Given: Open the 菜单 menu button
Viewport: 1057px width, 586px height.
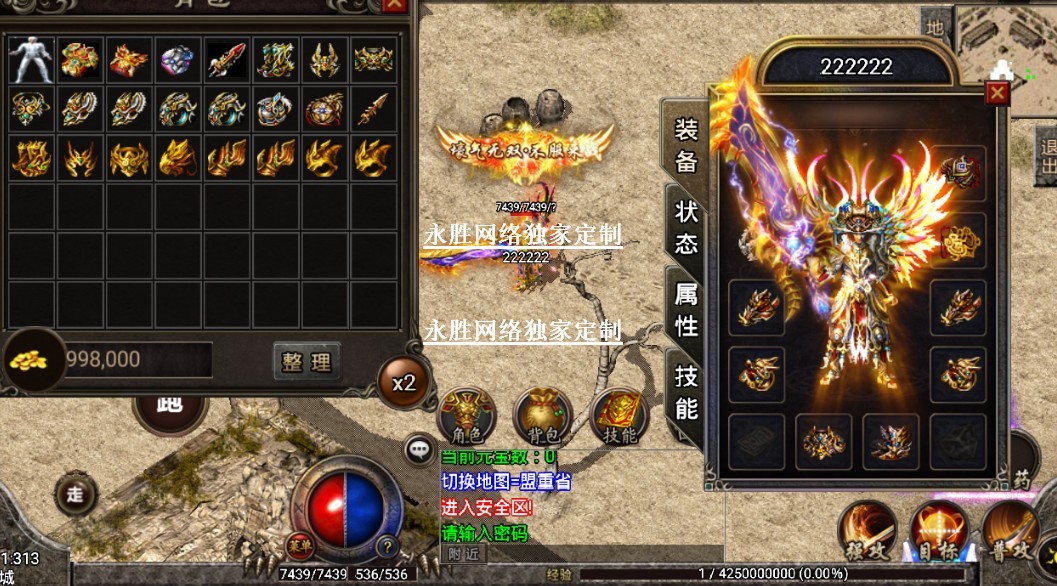Looking at the screenshot, I should point(299,545).
